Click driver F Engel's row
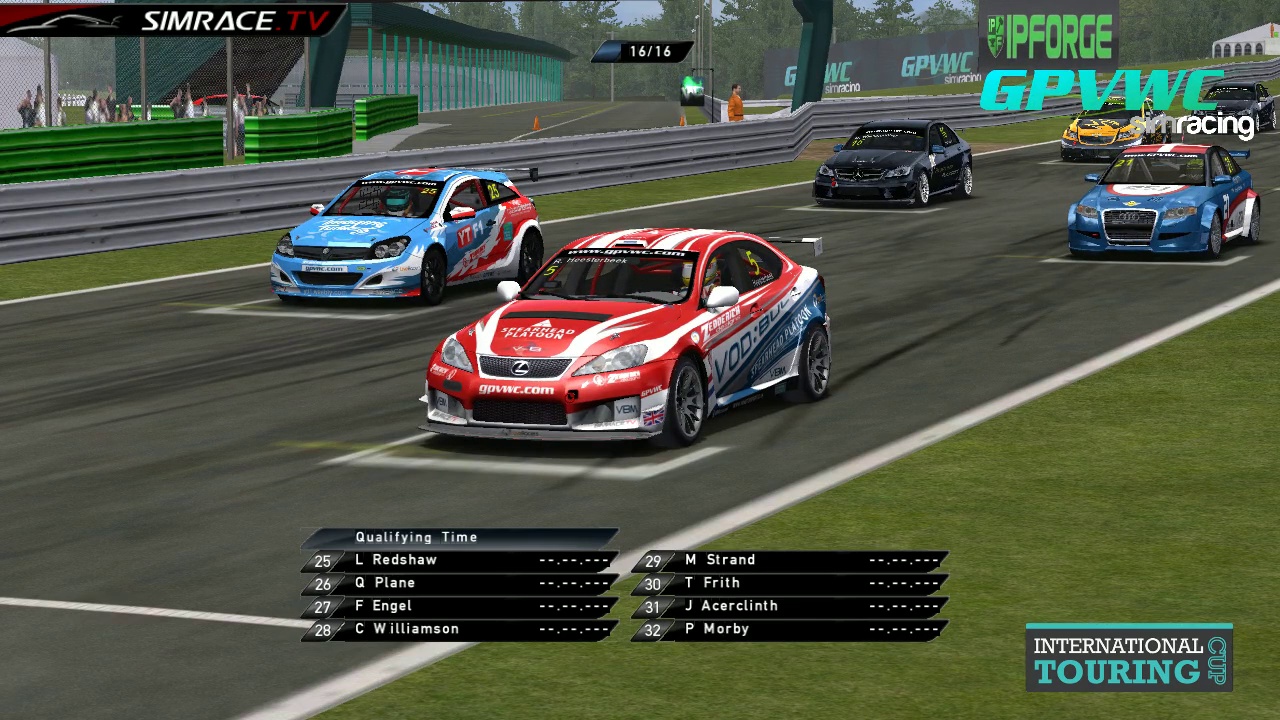Image resolution: width=1280 pixels, height=720 pixels. 460,607
